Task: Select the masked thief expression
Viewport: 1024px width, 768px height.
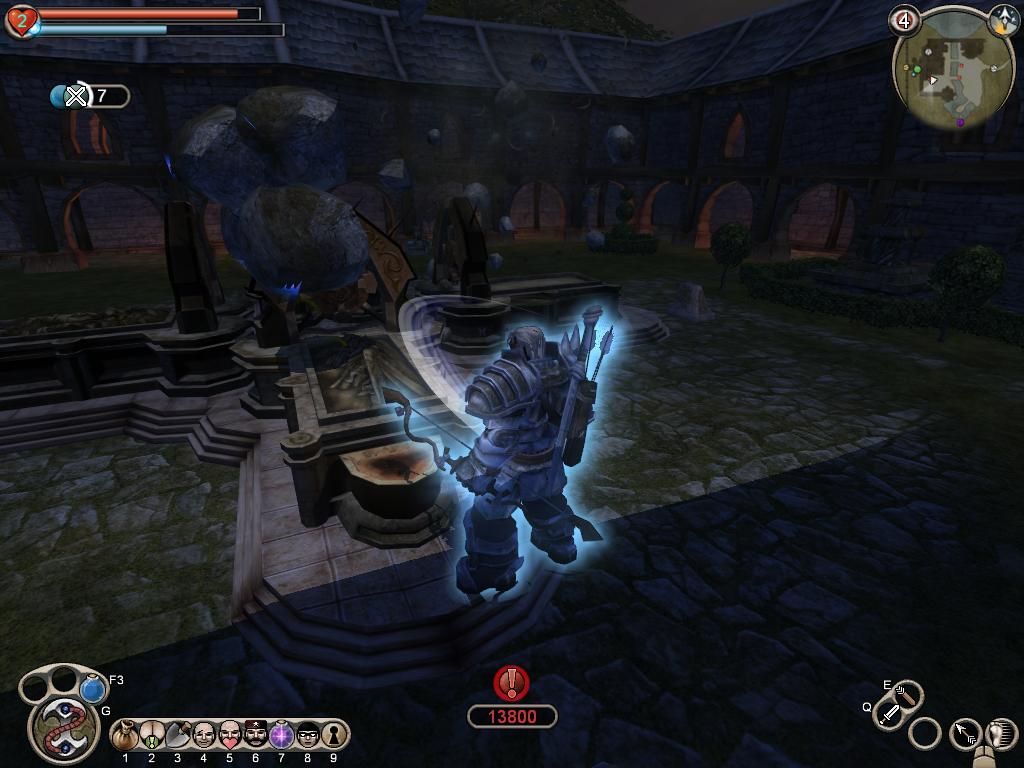Action: 307,735
